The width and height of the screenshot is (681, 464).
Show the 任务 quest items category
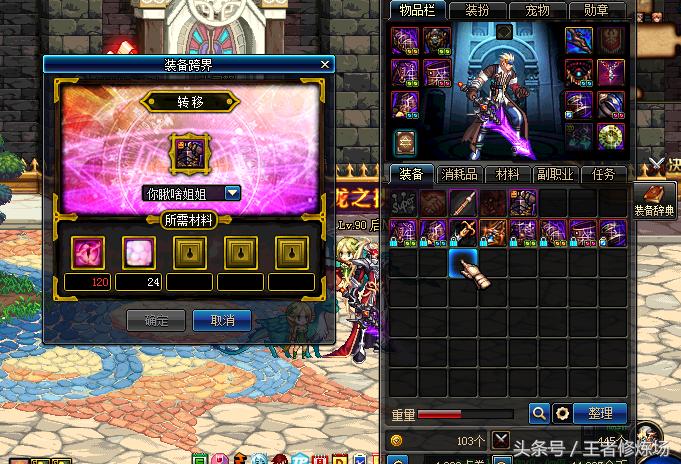[604, 173]
